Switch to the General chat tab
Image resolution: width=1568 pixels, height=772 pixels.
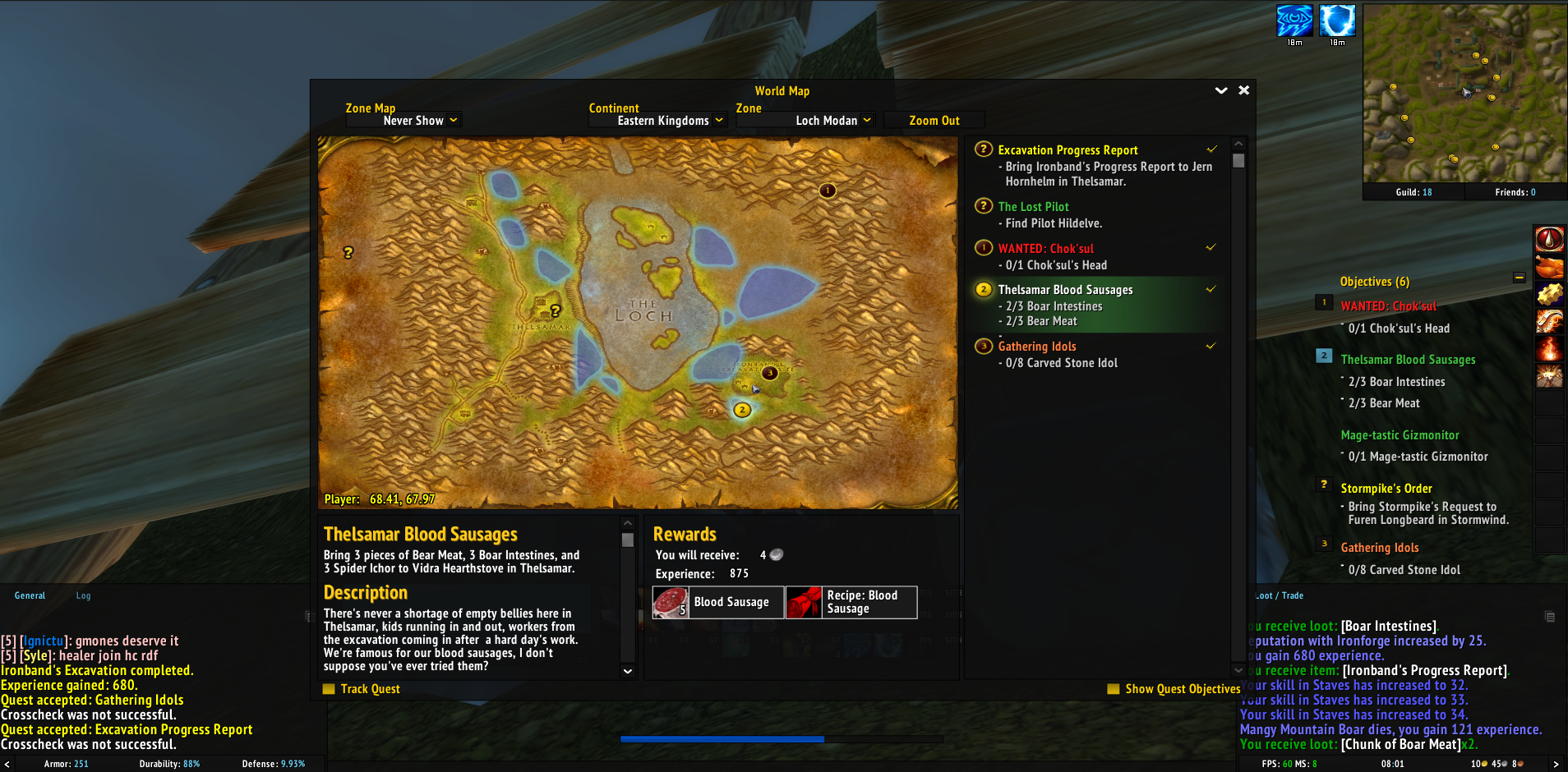click(30, 595)
